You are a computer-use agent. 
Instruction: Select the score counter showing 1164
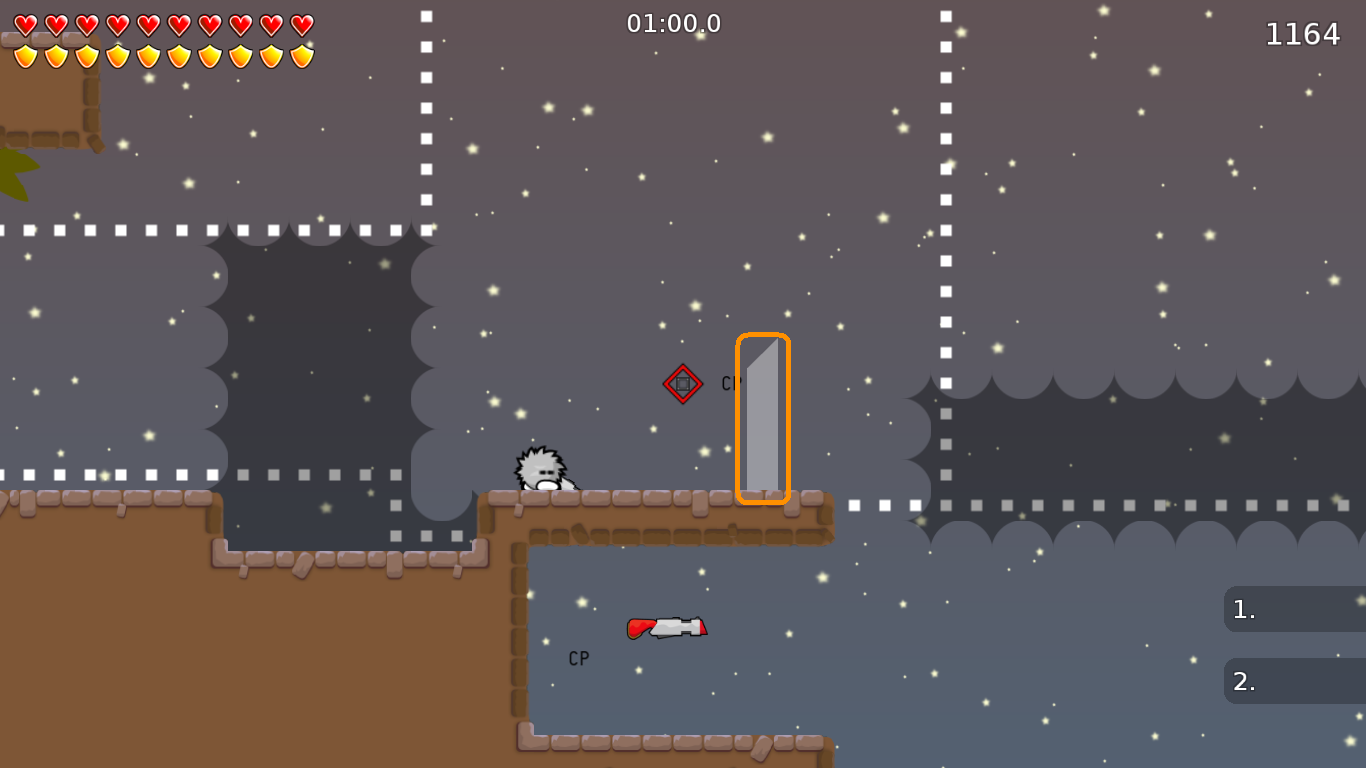pos(1303,34)
